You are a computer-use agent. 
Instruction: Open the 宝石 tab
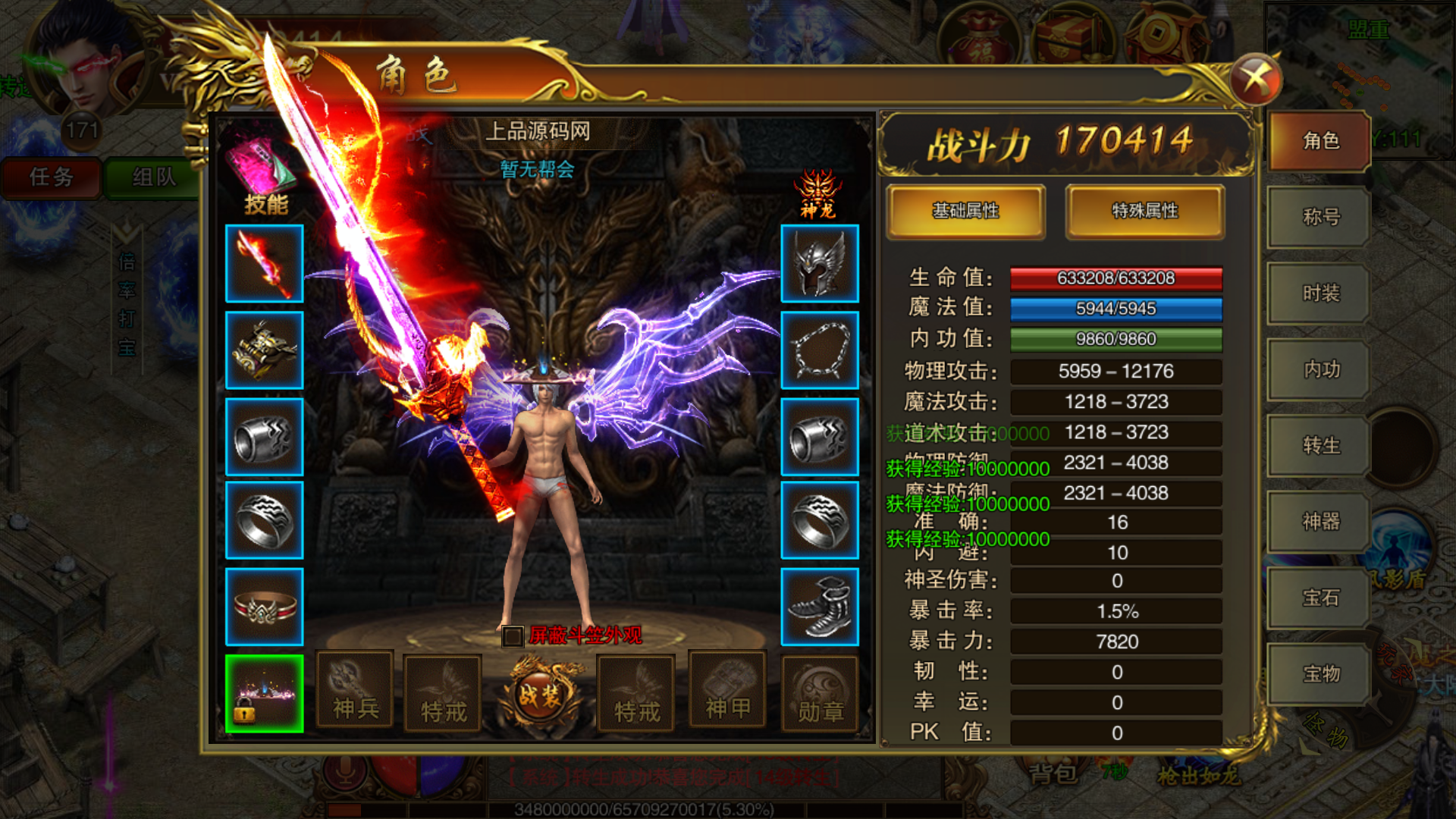[x=1320, y=598]
